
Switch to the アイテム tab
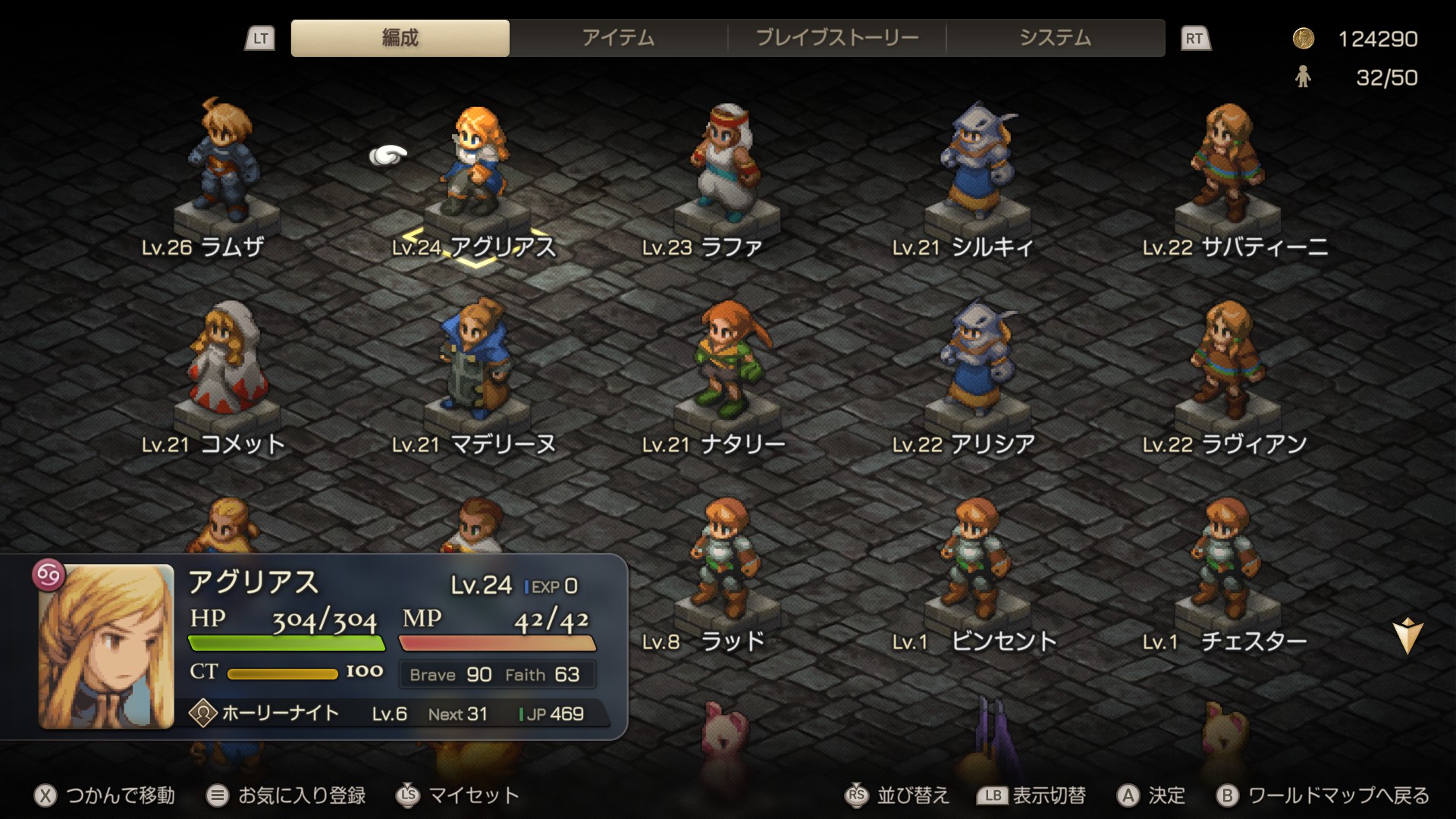pos(618,38)
